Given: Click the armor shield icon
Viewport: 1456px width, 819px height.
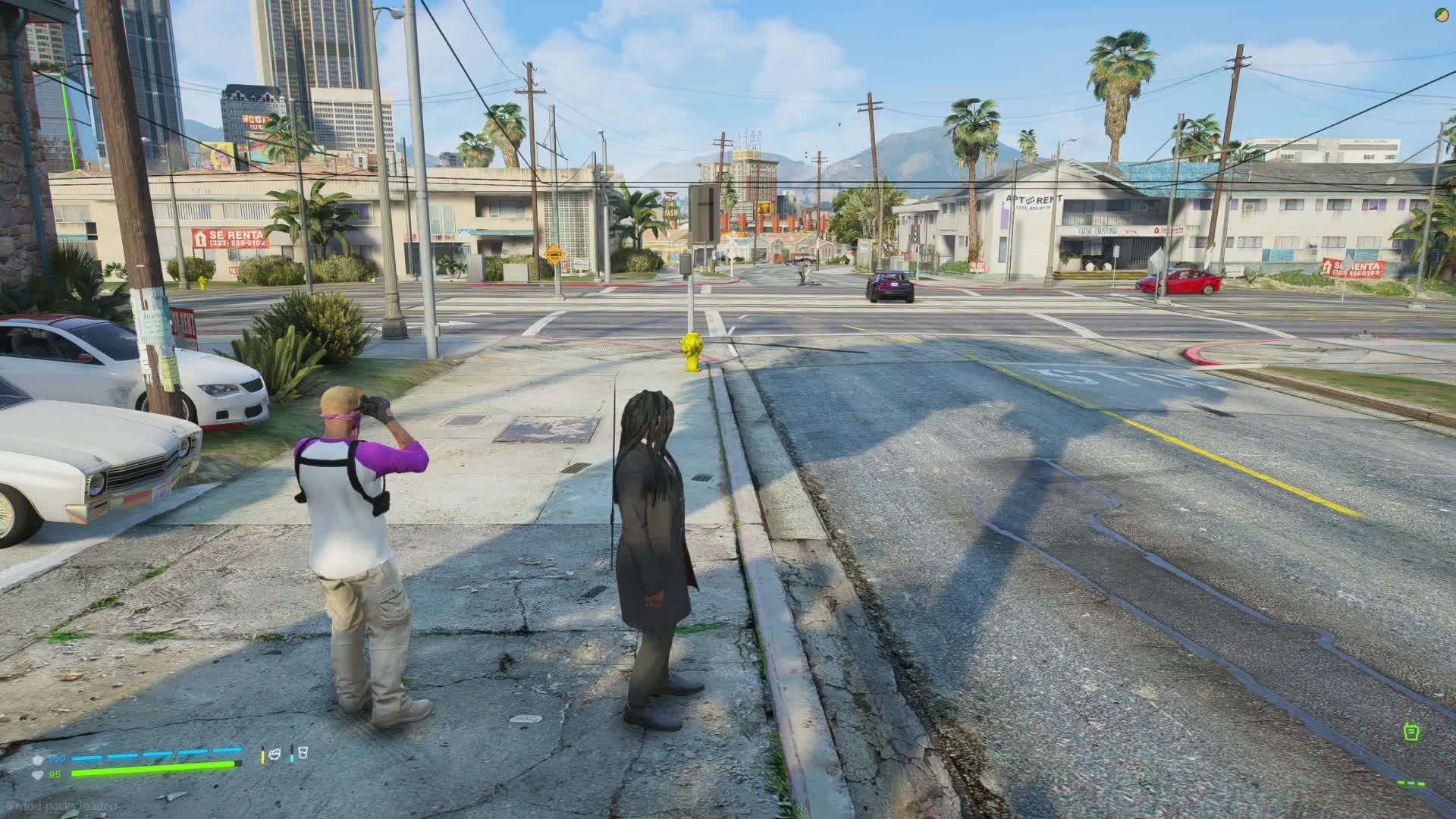Looking at the screenshot, I should pyautogui.click(x=38, y=759).
